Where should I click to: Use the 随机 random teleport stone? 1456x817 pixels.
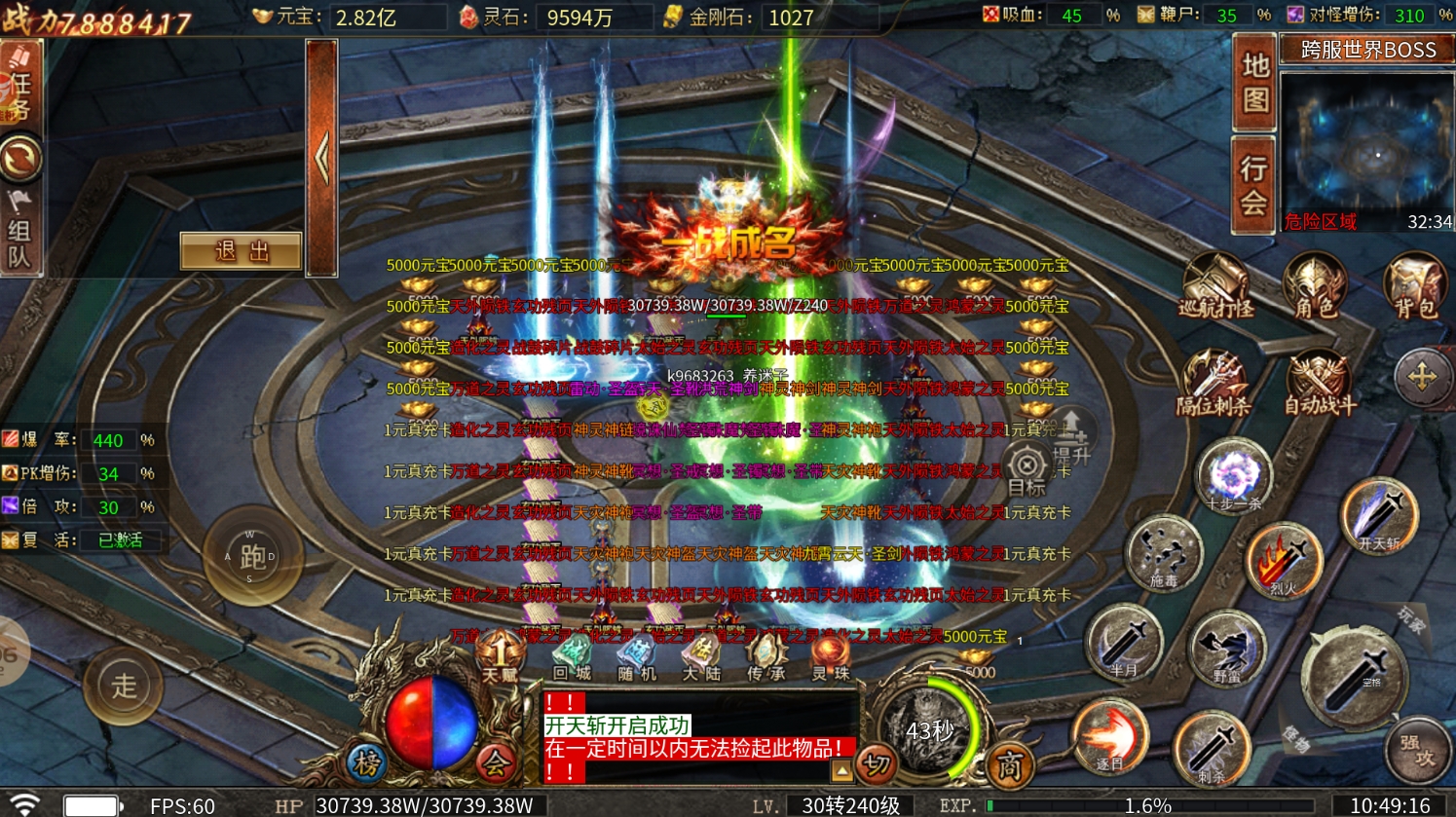pyautogui.click(x=637, y=657)
